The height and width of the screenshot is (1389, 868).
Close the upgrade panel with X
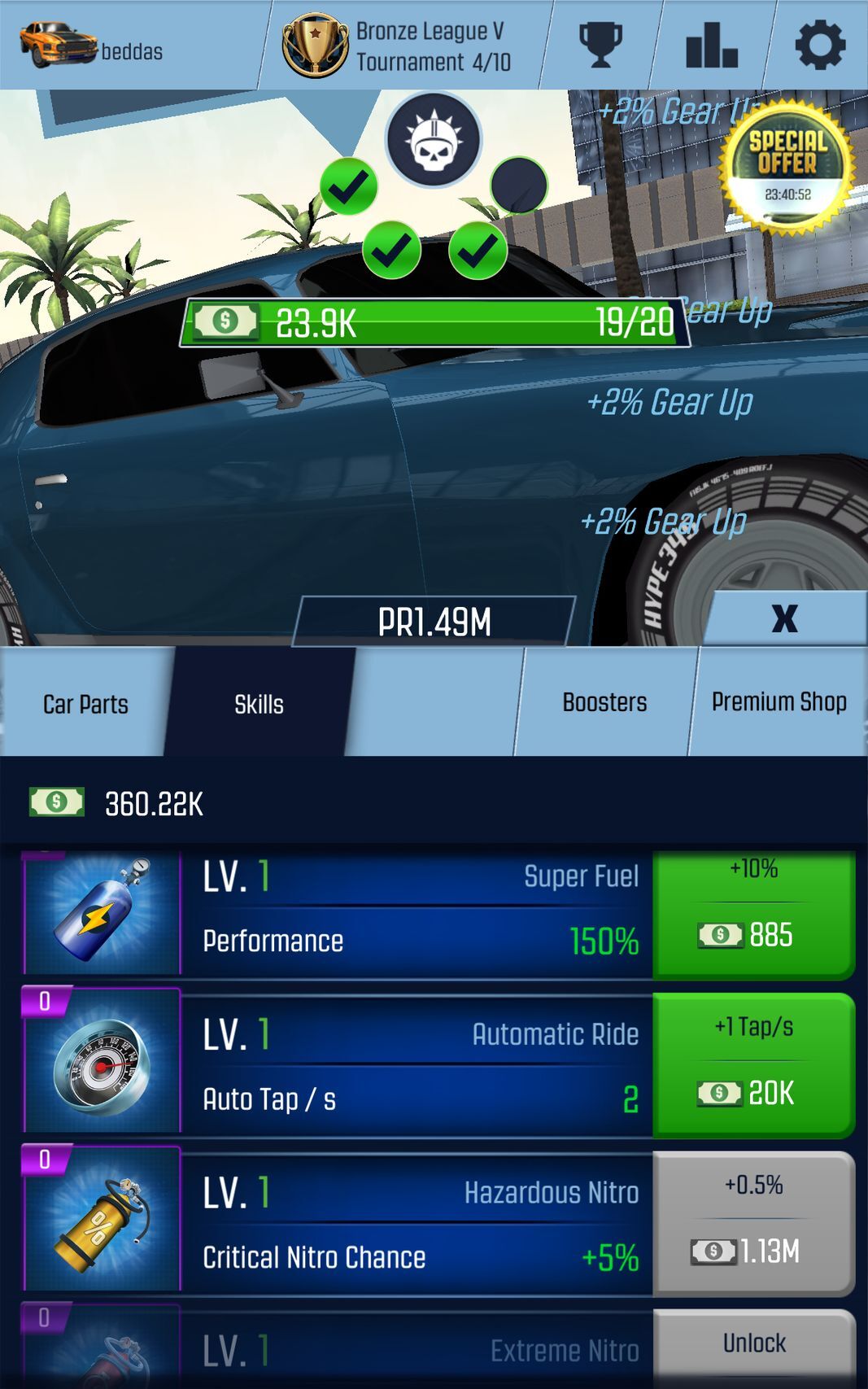click(x=784, y=618)
